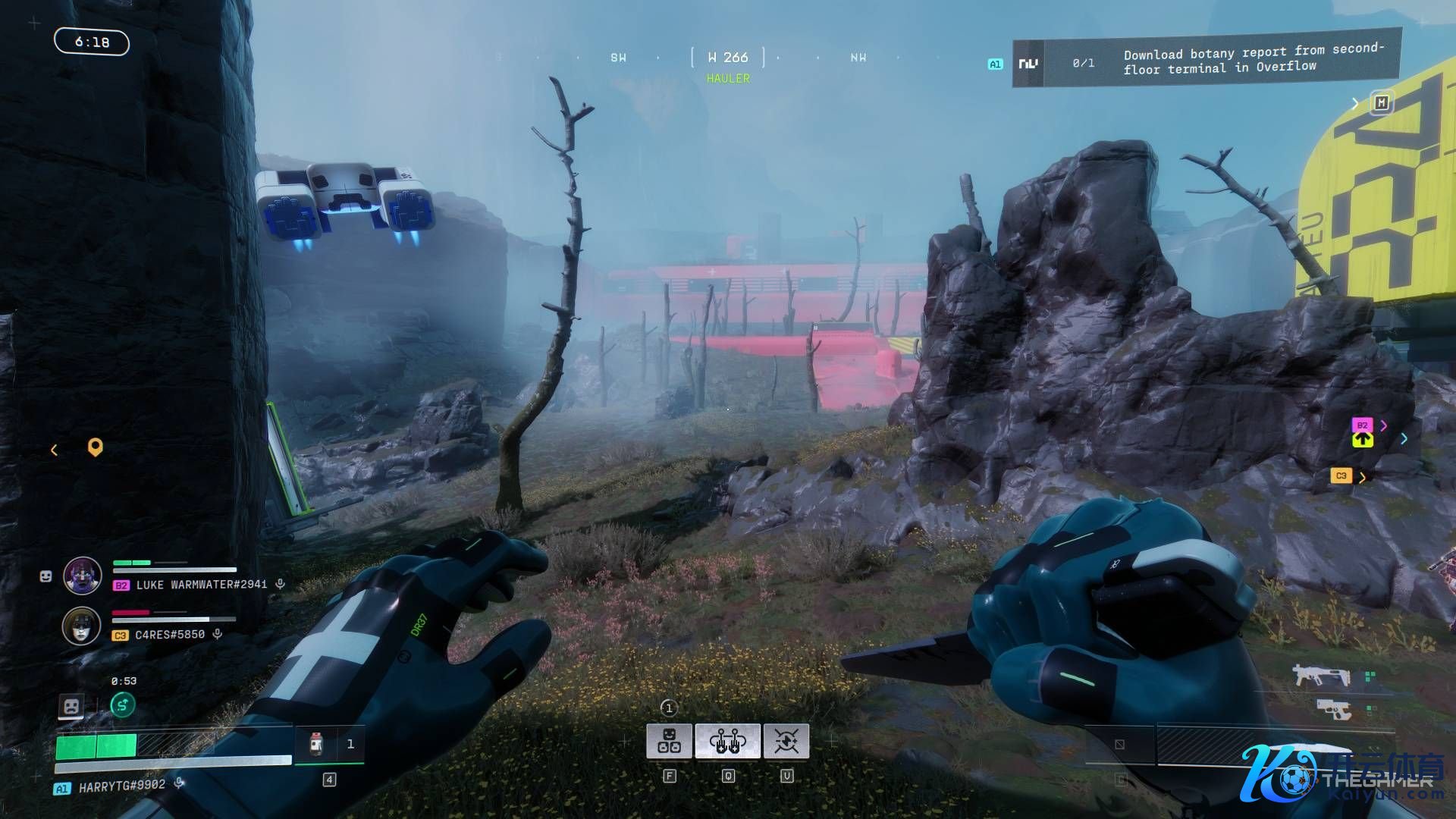Viewport: 1456px width, 819px height.
Task: Use the twin healing drones ability
Action: pos(728,741)
